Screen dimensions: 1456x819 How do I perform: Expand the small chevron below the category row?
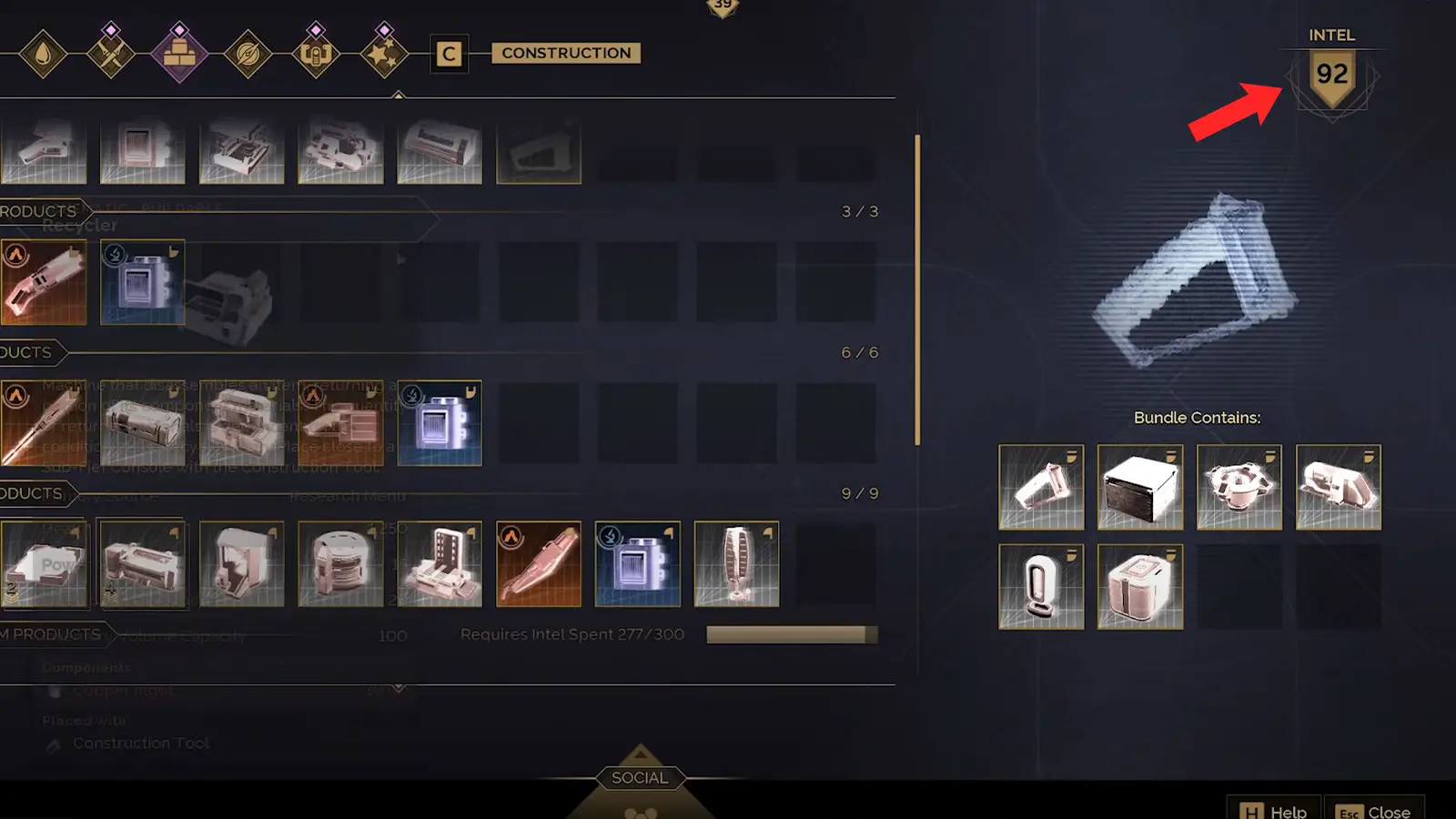pos(400,96)
